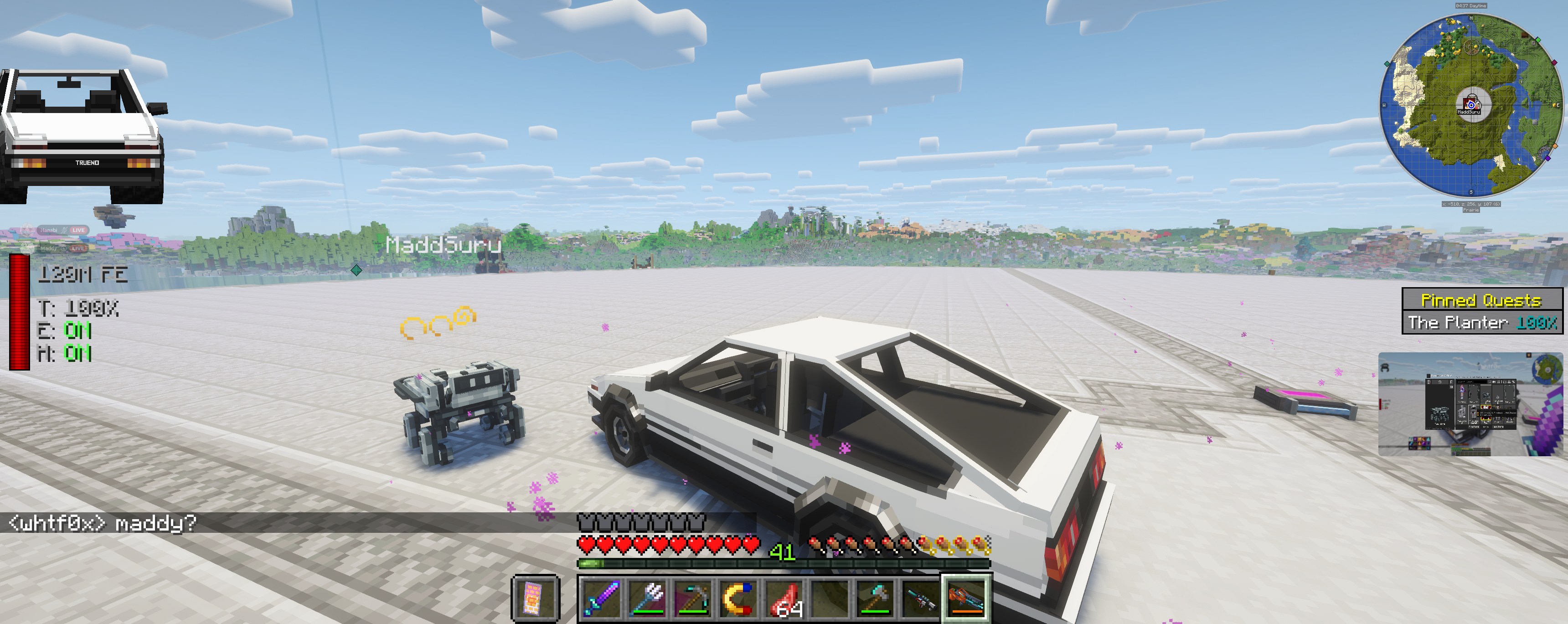Viewport: 1568px width, 624px height.
Task: Open The Planter pinned quest
Action: pyautogui.click(x=1481, y=322)
